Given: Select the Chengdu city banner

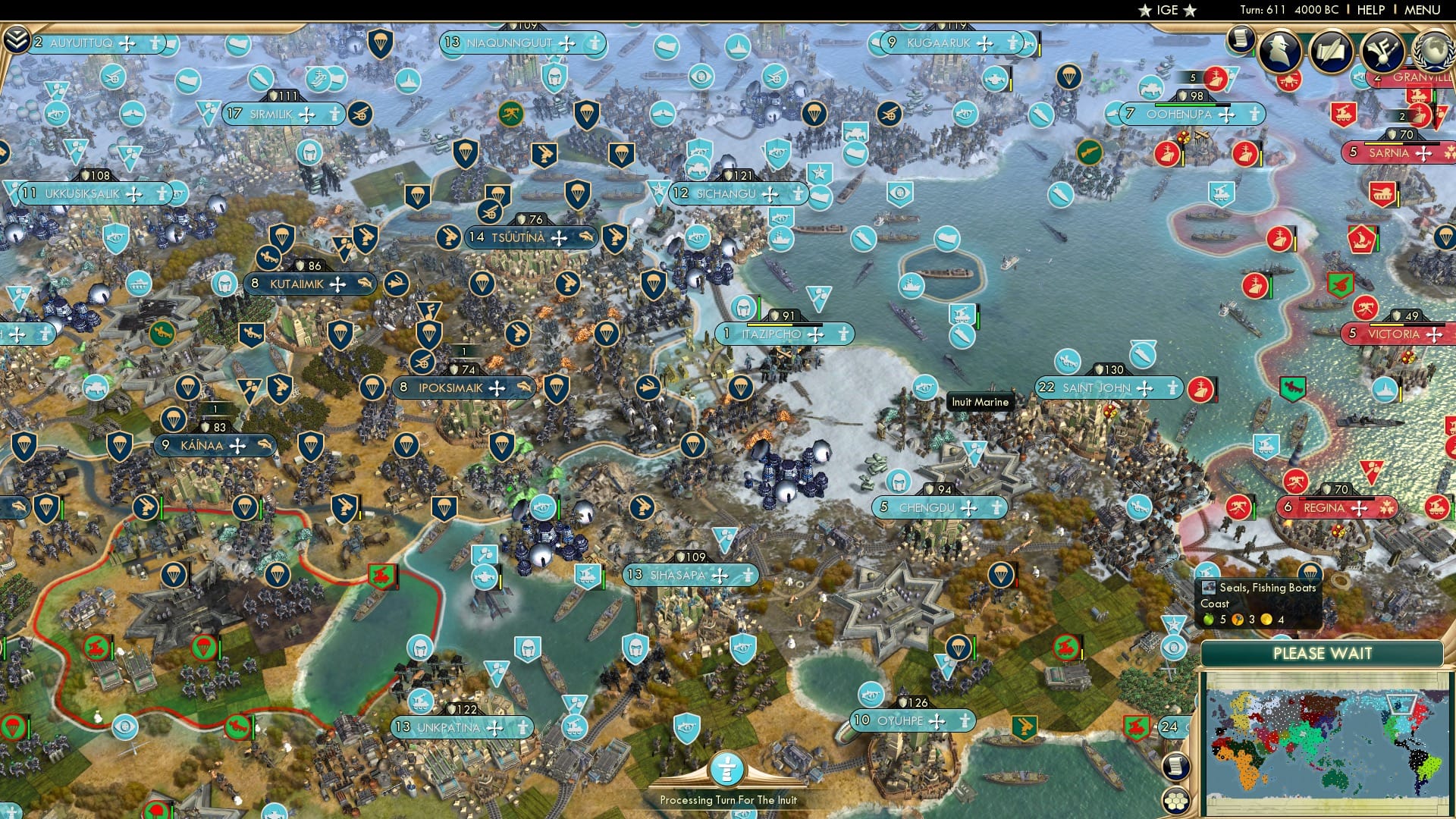Looking at the screenshot, I should (x=940, y=508).
